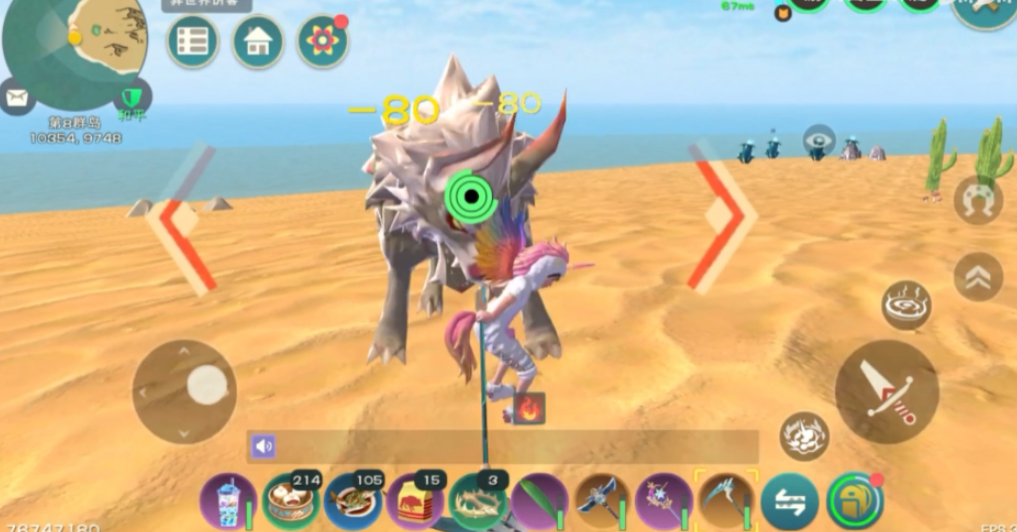Tap the swap arrows hotbar button
Image resolution: width=1017 pixels, height=532 pixels.
[x=789, y=501]
